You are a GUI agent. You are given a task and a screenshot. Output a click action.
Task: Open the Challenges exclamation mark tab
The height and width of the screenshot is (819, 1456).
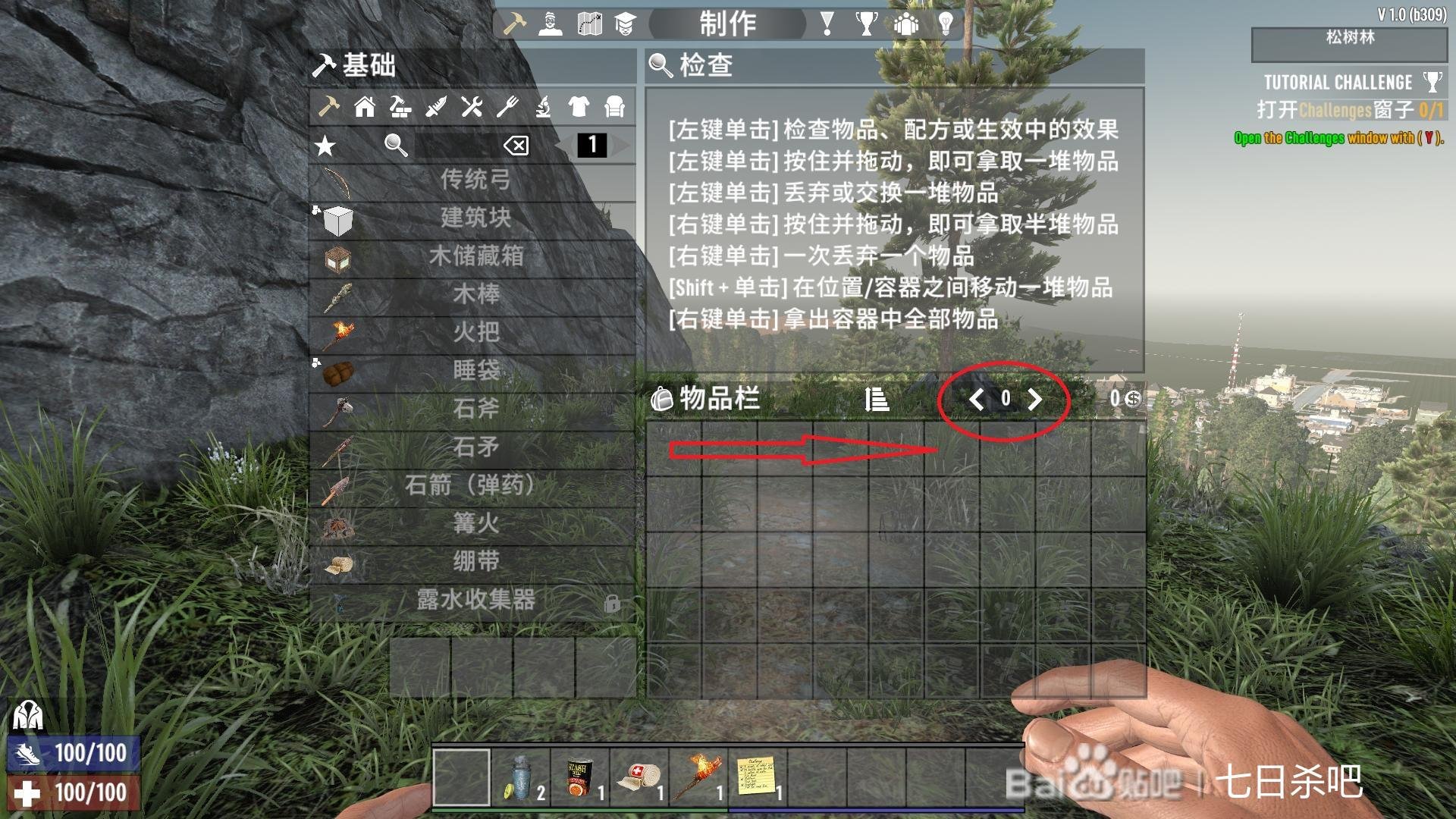pos(827,24)
